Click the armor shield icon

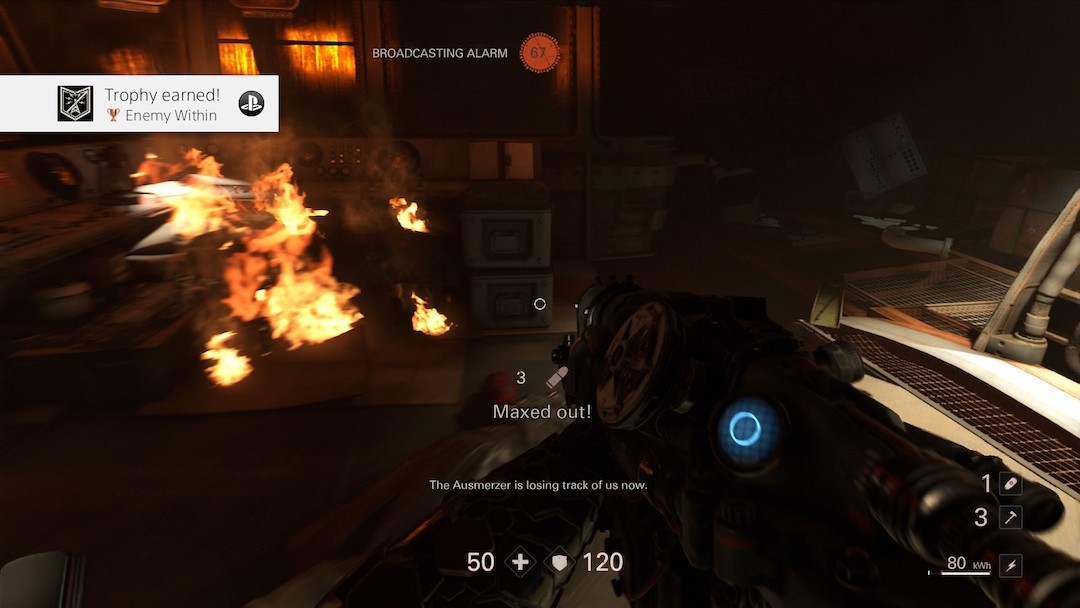pyautogui.click(x=560, y=562)
